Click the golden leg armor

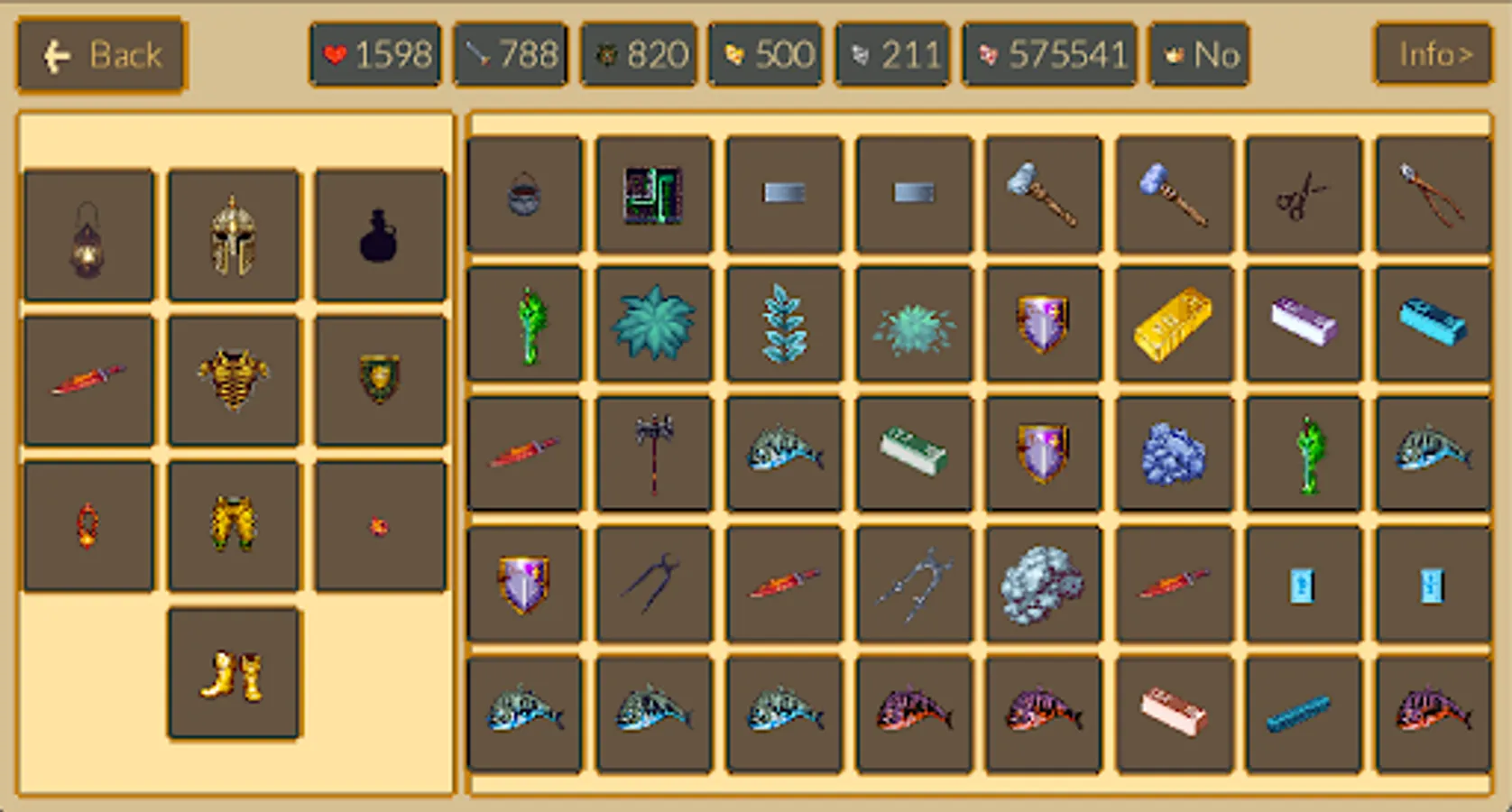click(233, 525)
